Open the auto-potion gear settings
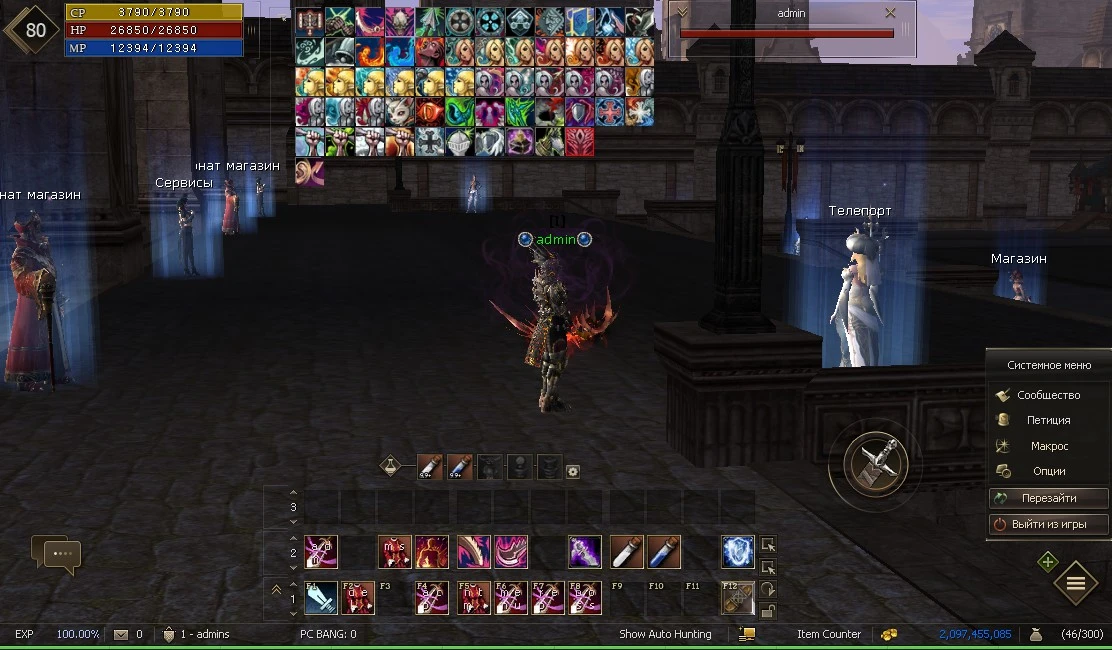Screen dimensions: 1112x650 tap(573, 471)
